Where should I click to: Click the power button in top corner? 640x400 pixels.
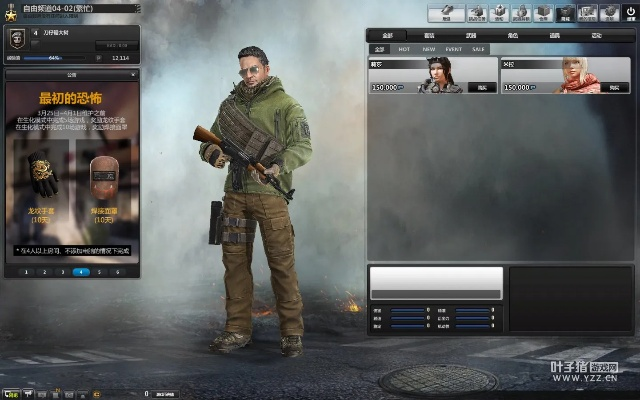click(630, 13)
